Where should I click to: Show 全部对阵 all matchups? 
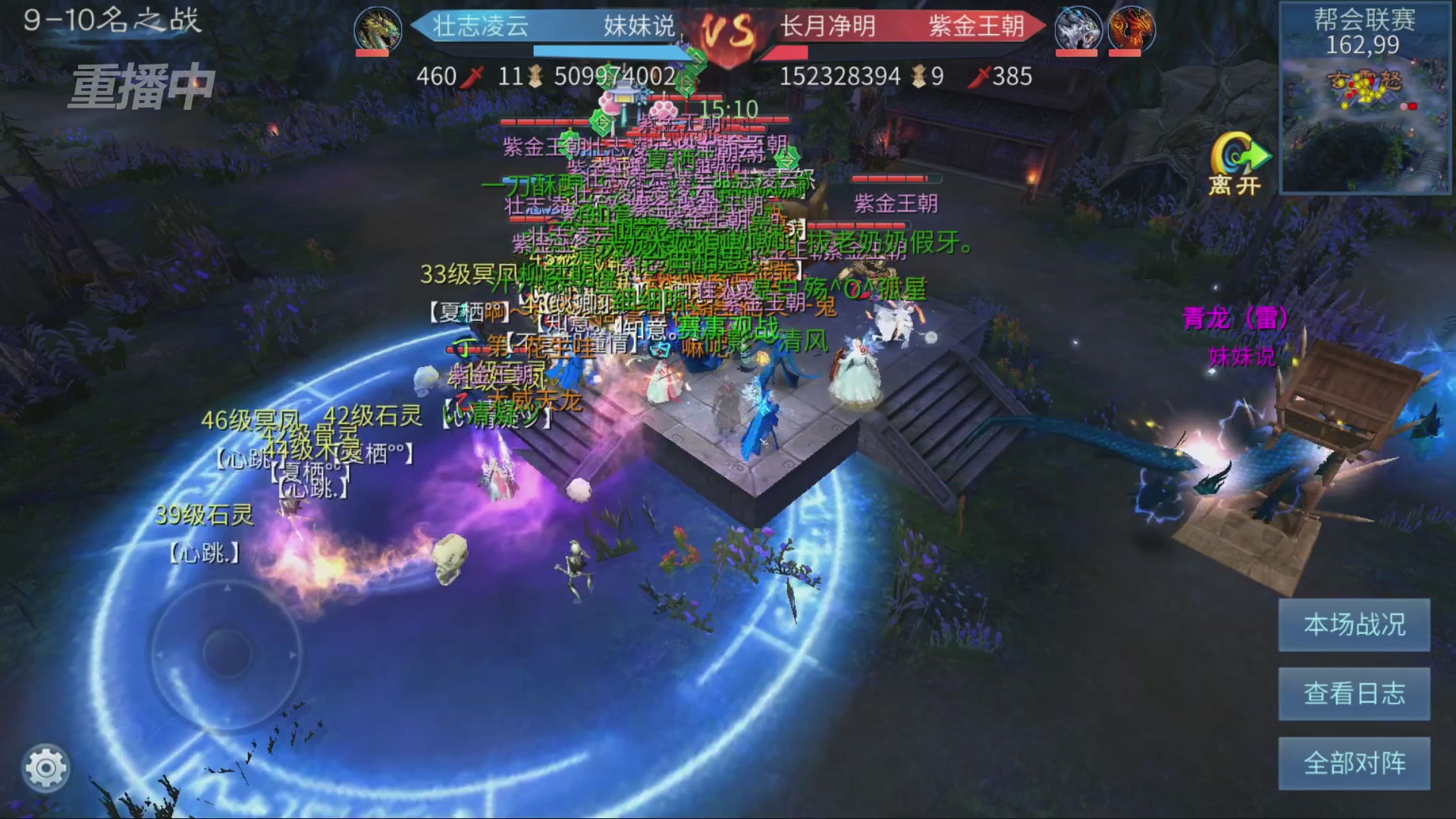pos(1354,763)
